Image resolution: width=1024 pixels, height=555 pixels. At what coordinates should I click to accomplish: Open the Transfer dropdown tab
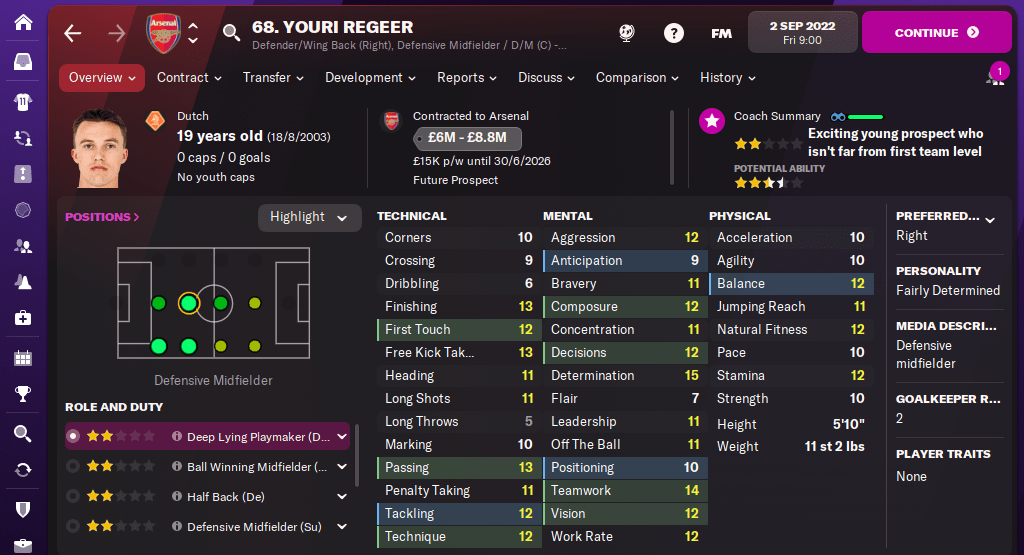click(x=273, y=78)
